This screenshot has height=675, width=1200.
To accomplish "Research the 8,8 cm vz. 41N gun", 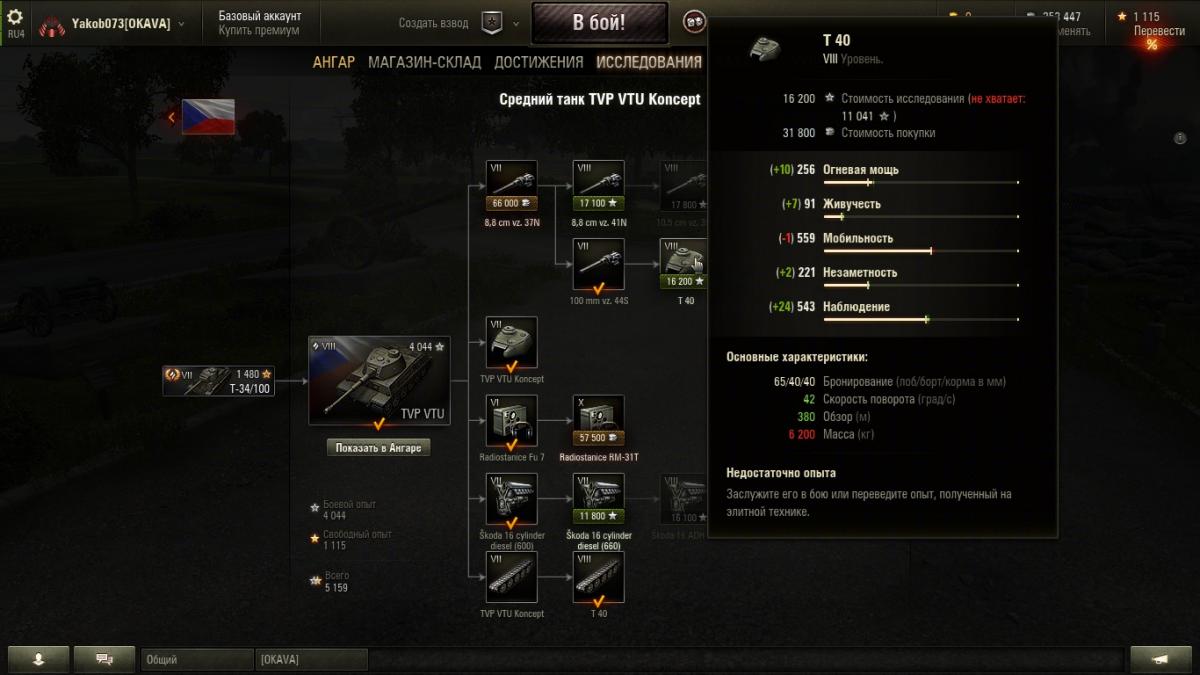I will pos(598,186).
